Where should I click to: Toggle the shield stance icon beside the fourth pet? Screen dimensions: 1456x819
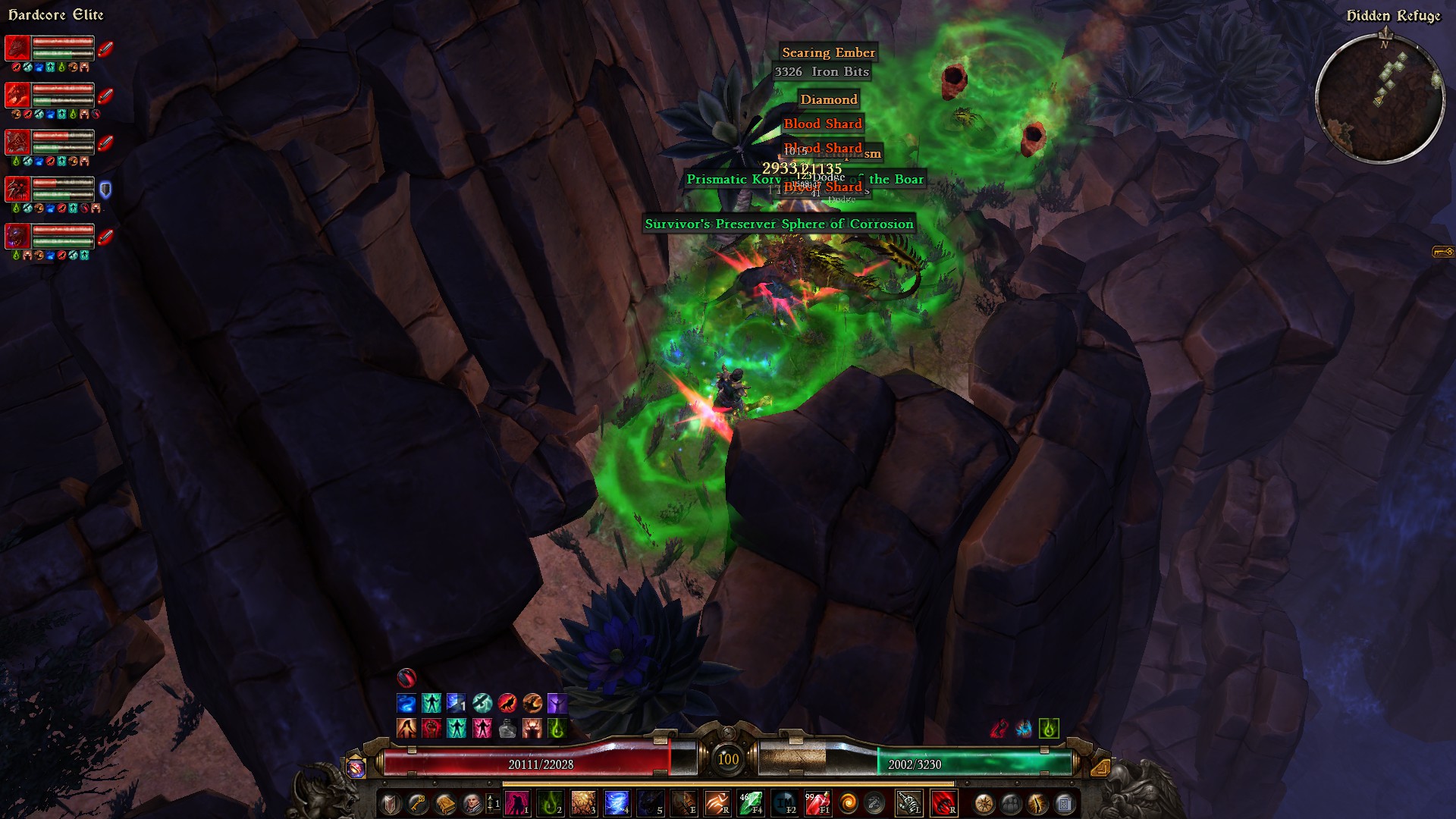(x=105, y=189)
